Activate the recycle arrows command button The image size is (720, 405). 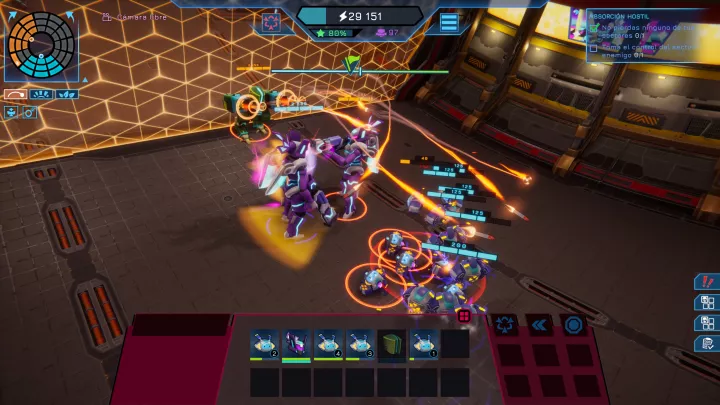tap(503, 324)
